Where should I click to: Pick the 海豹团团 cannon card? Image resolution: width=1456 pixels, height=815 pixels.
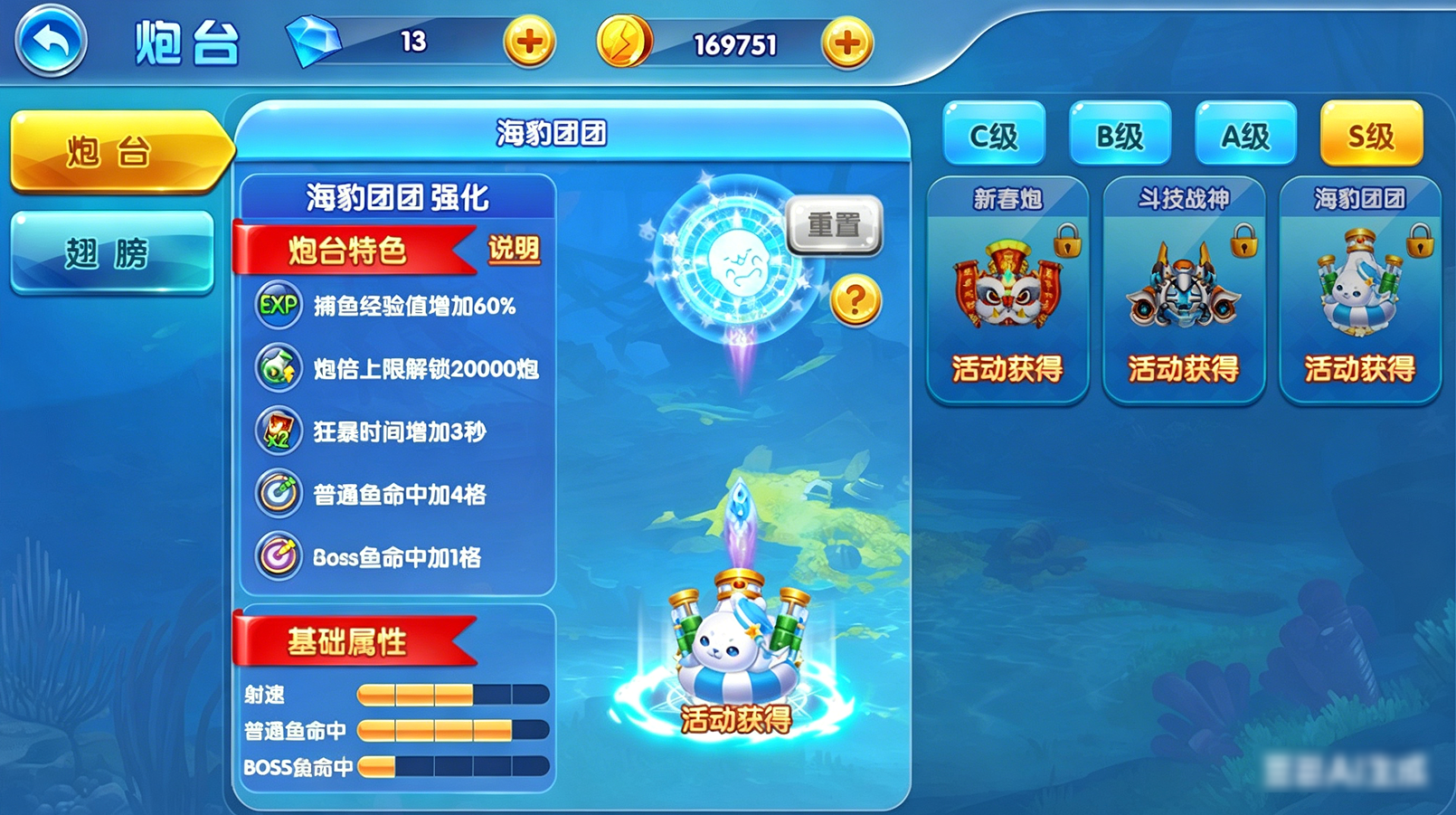[1359, 289]
